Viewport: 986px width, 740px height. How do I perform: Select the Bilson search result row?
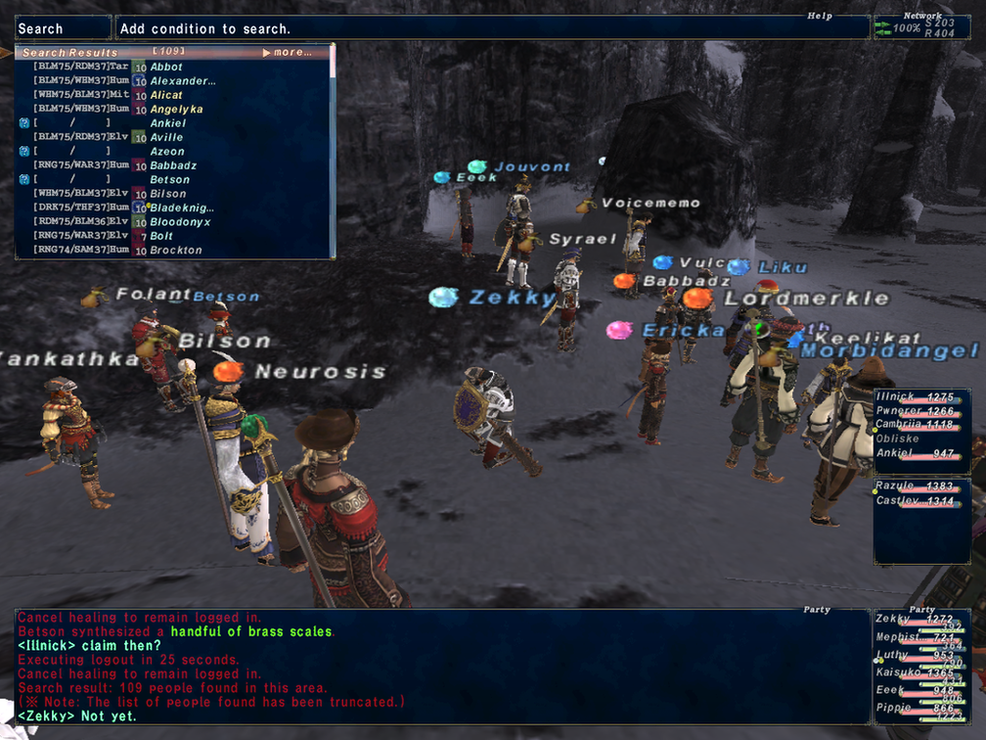168,193
